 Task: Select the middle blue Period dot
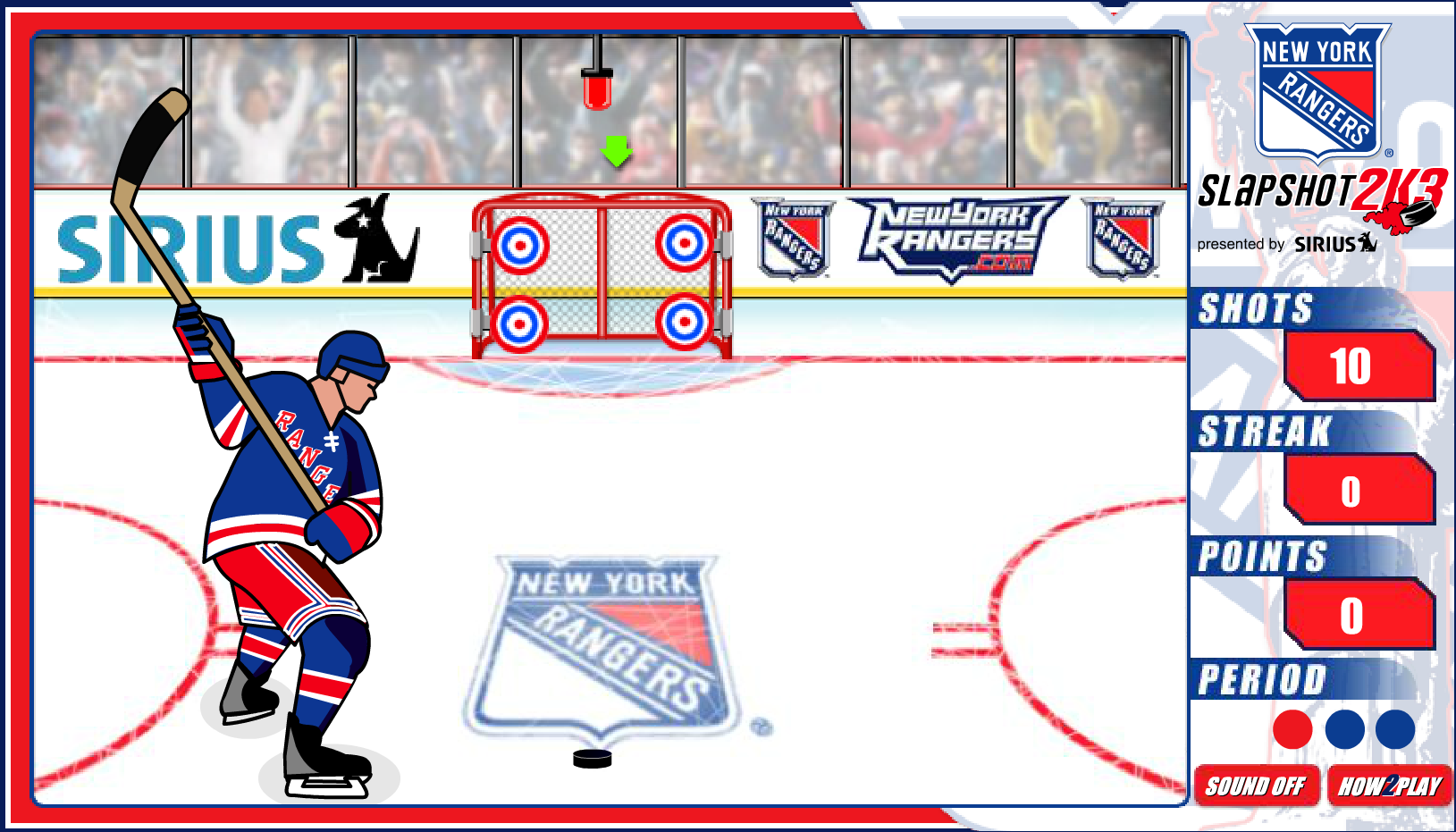pyautogui.click(x=1343, y=727)
